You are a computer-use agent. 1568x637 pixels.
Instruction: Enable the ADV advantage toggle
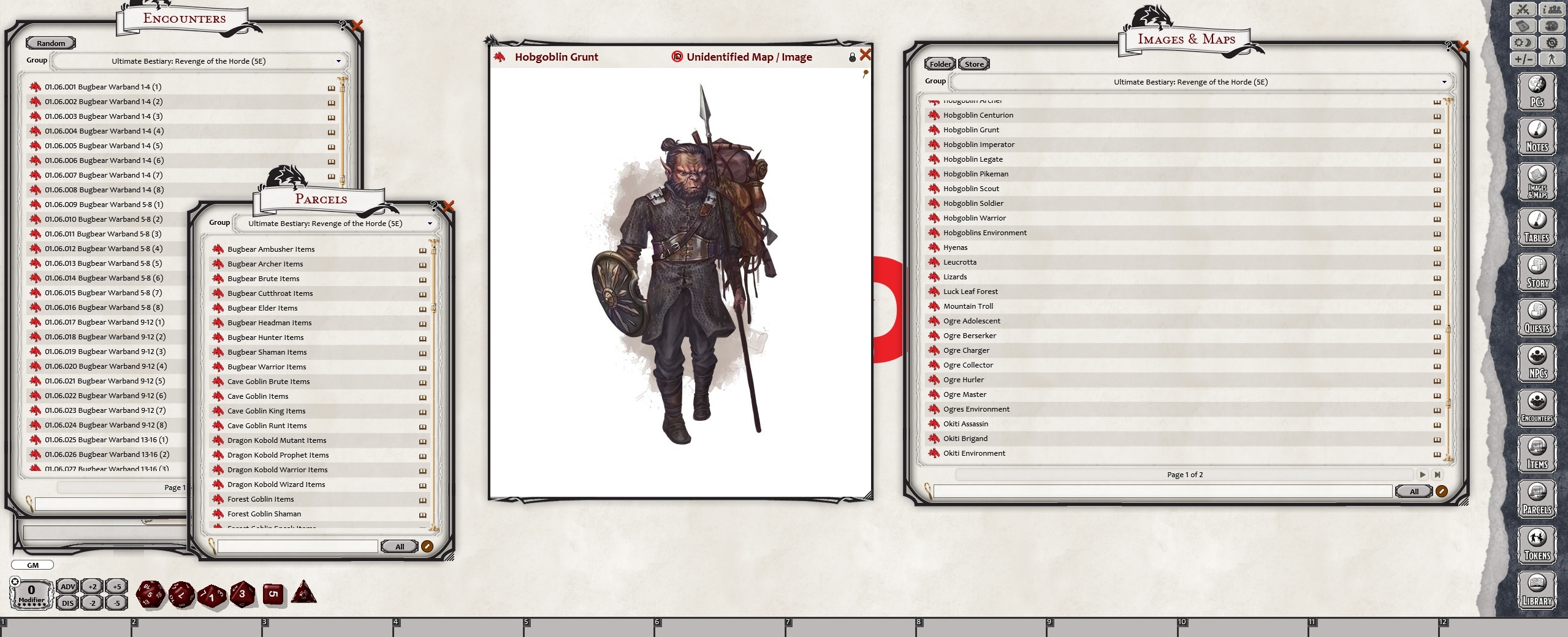67,586
